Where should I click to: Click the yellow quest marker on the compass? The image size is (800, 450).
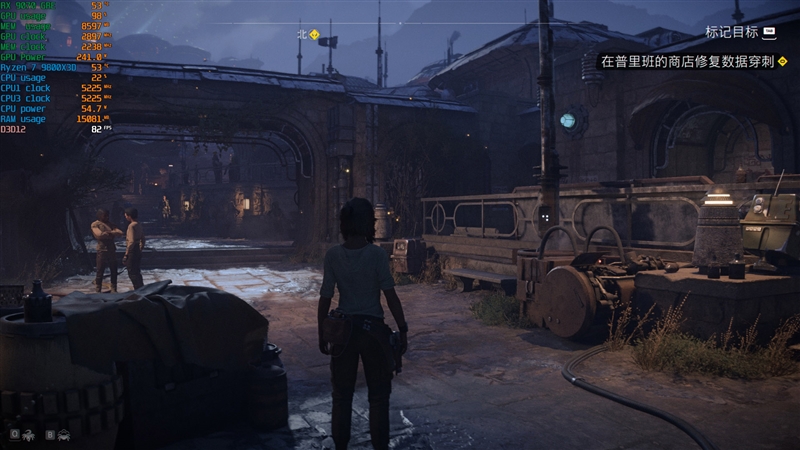pyautogui.click(x=315, y=34)
